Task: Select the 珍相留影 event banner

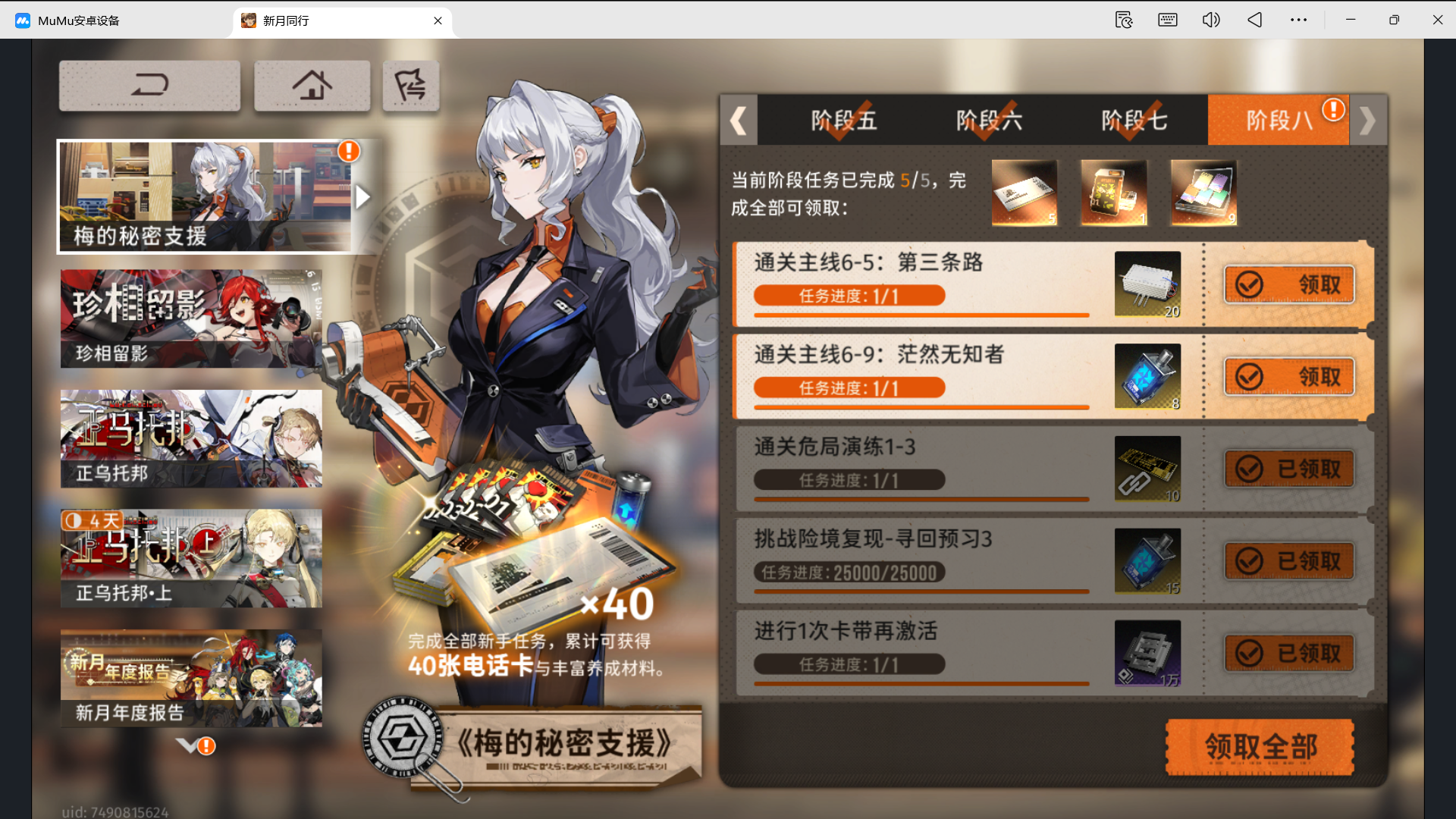Action: point(190,318)
